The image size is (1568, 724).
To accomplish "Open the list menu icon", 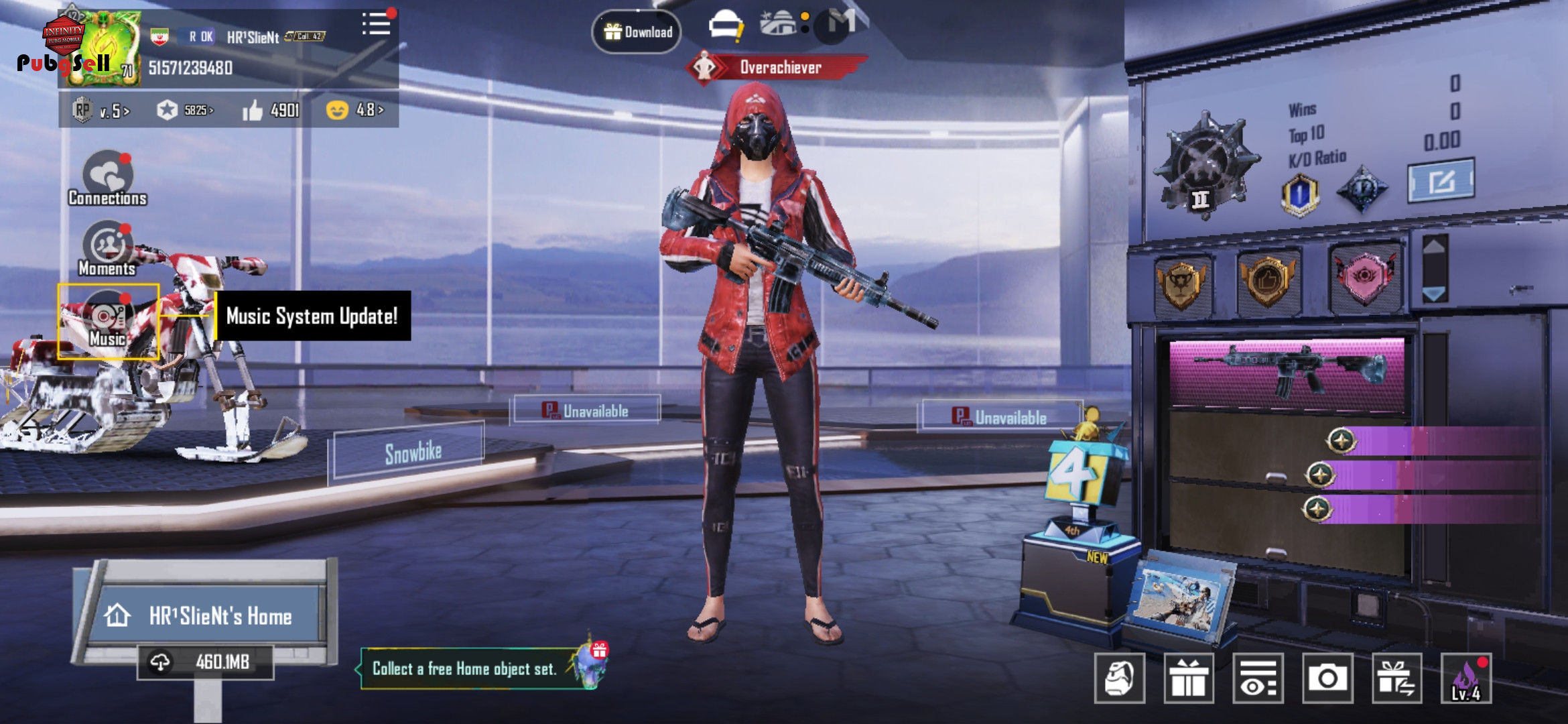I will pyautogui.click(x=376, y=24).
